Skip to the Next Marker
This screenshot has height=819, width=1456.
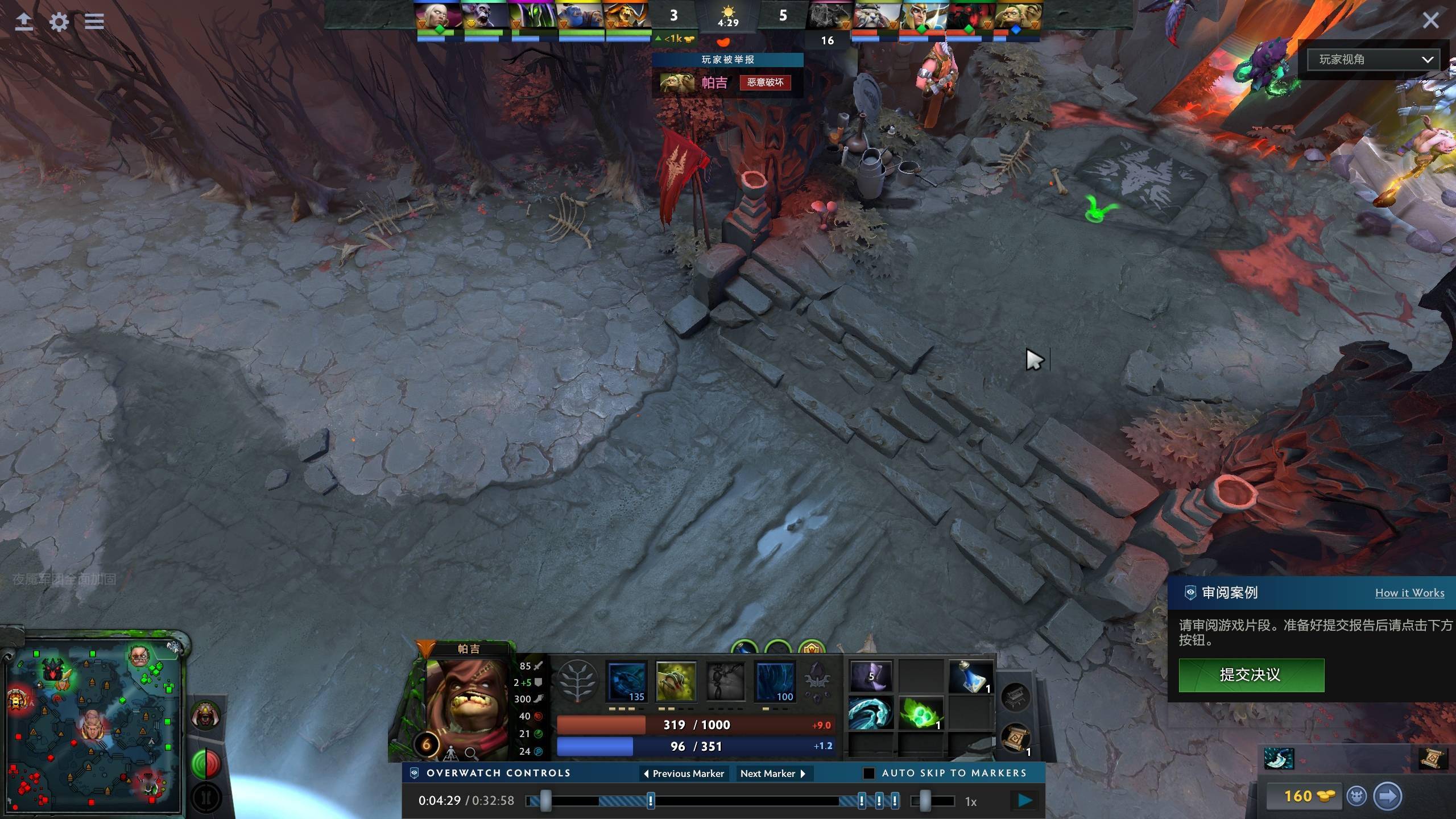point(773,773)
